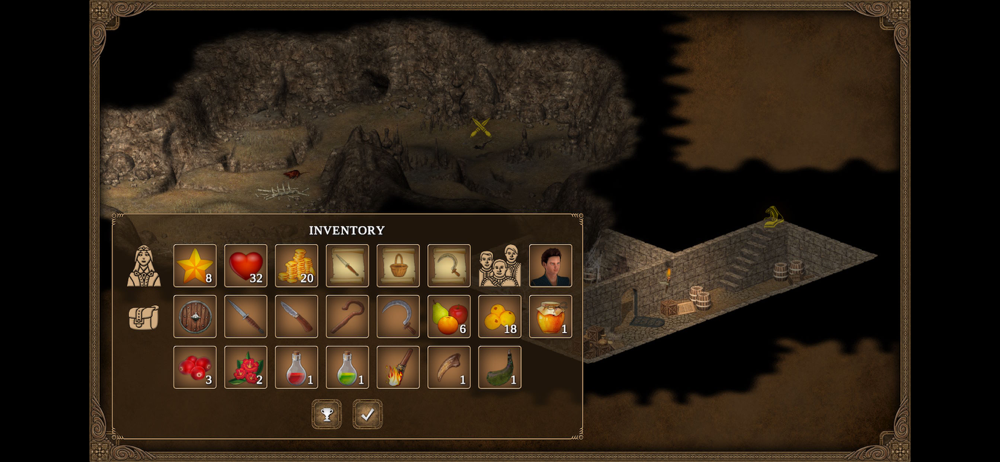Open the sickle recipe scroll
This screenshot has width=1000, height=462.
point(449,266)
